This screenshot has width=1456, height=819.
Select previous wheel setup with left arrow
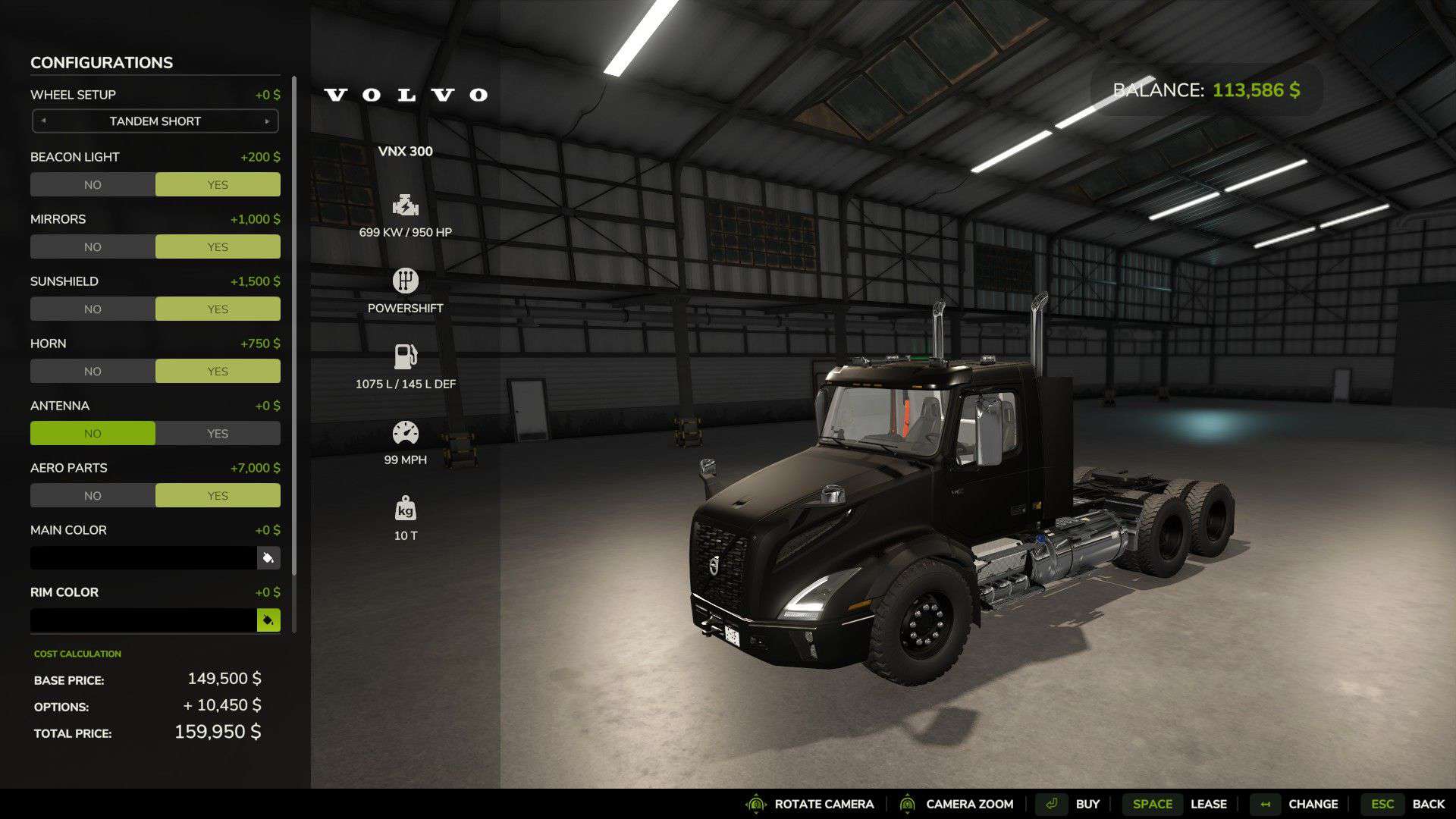43,121
